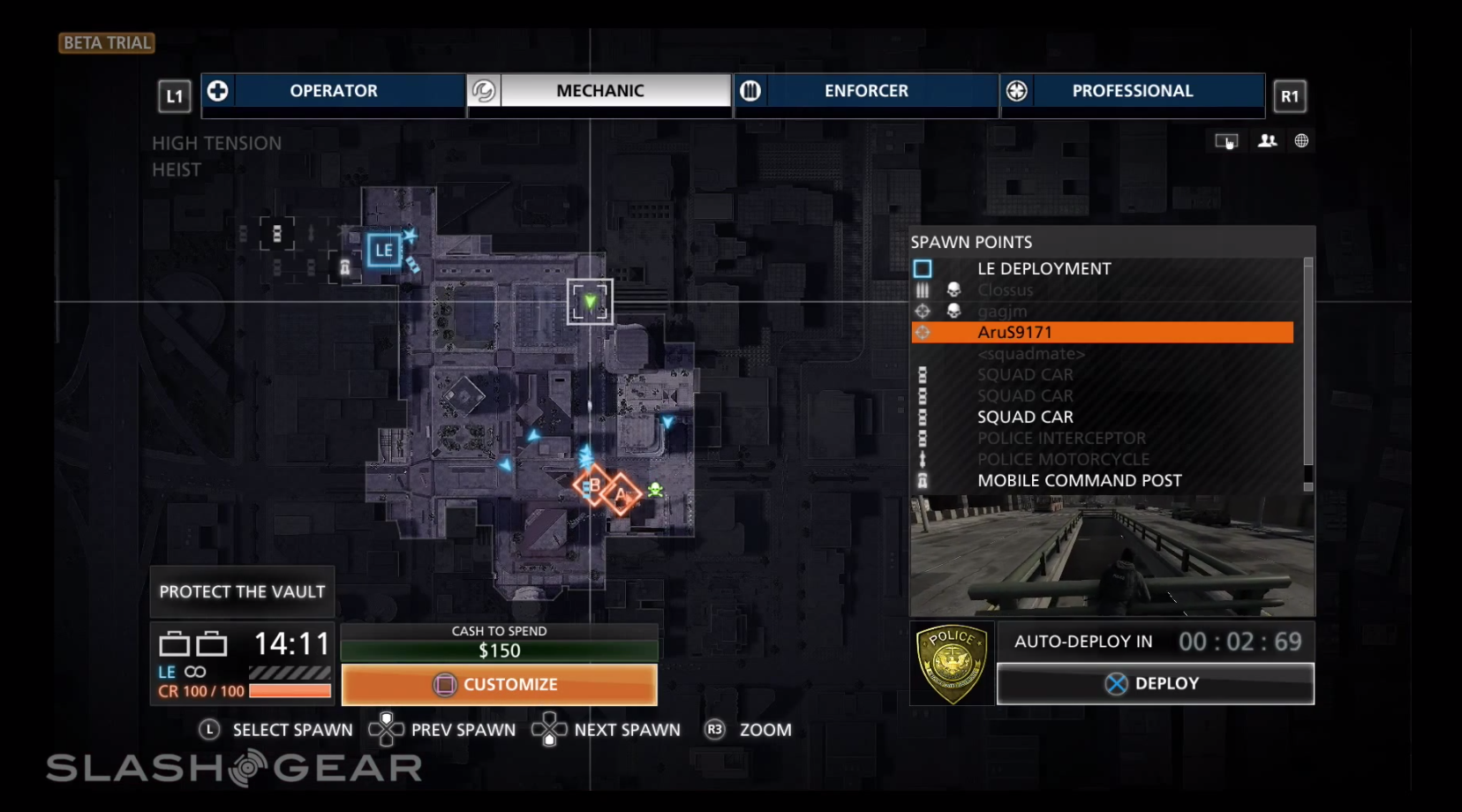Open the Operator class tab
1462x812 pixels.
click(334, 90)
